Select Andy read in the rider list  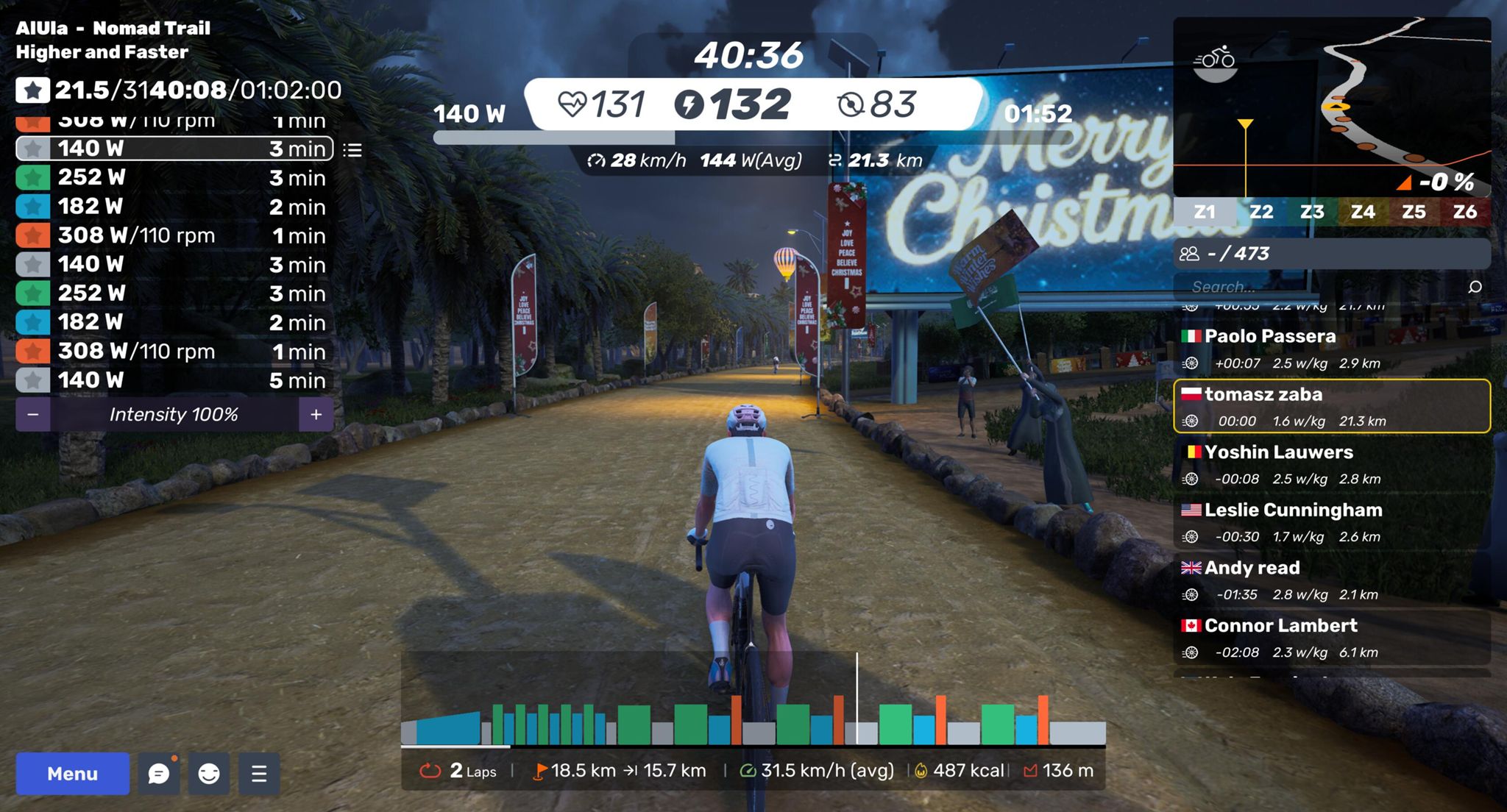click(x=1332, y=580)
